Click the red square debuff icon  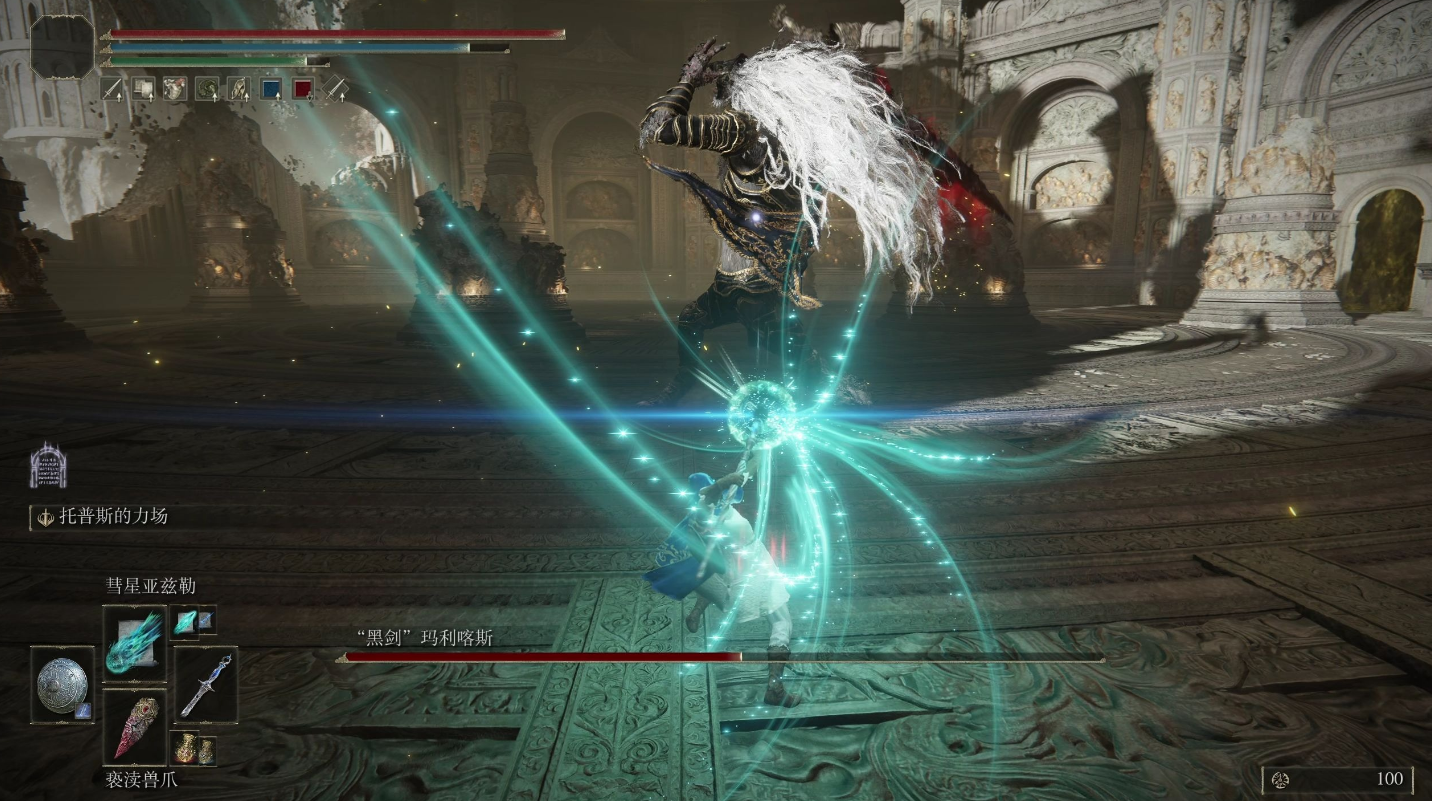click(x=302, y=89)
